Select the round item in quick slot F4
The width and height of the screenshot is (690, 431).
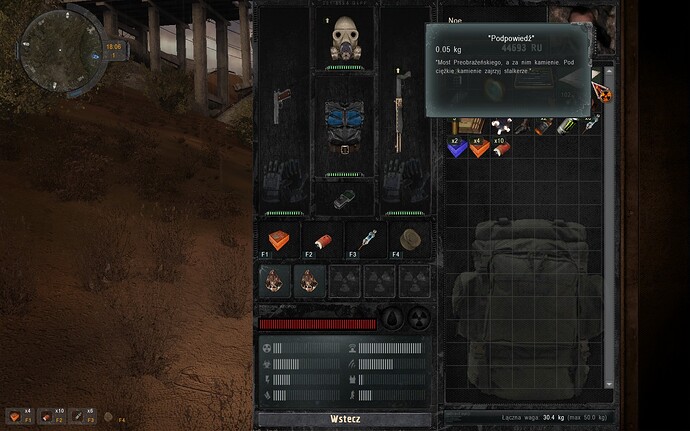point(408,238)
